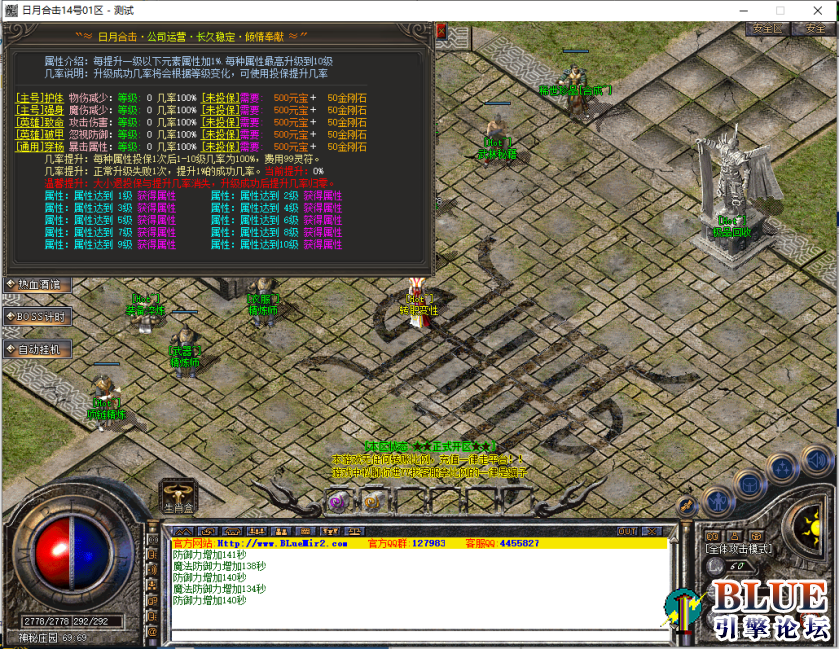Open the 生肖盒 zodiac box icon
The width and height of the screenshot is (839, 649).
(177, 495)
